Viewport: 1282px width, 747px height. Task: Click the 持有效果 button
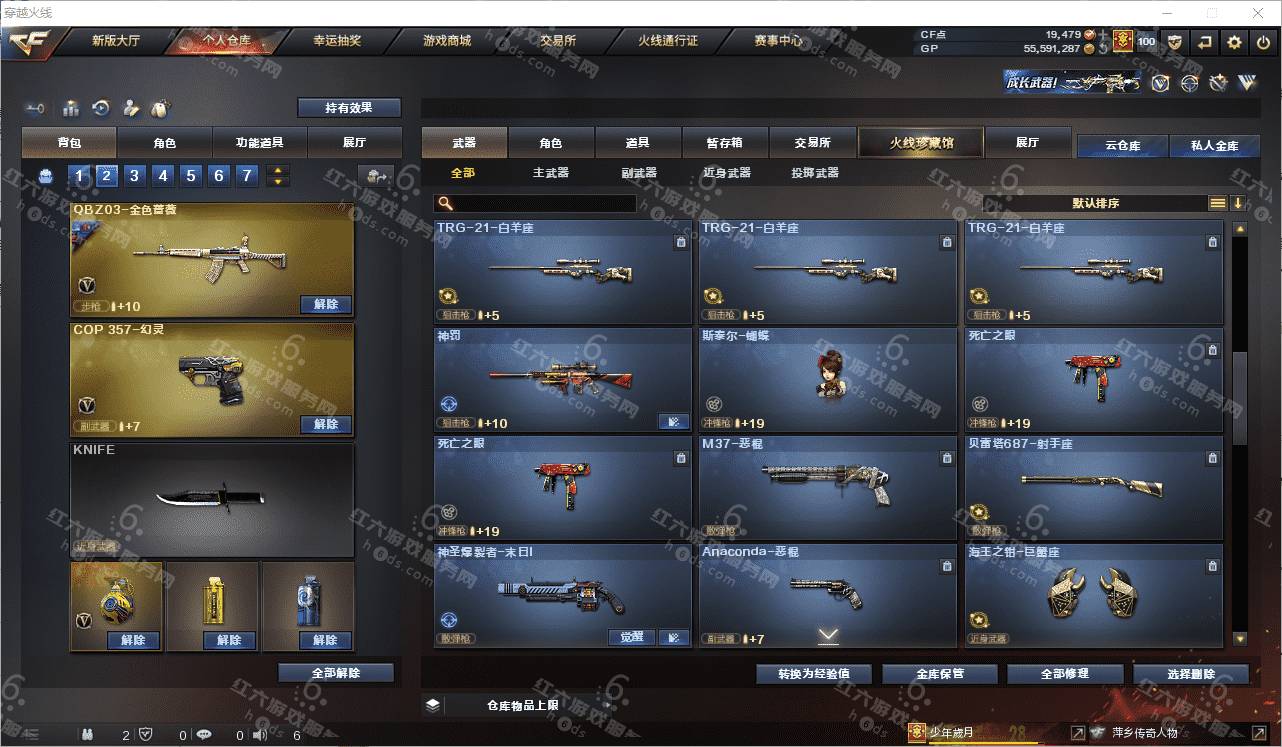click(x=348, y=107)
